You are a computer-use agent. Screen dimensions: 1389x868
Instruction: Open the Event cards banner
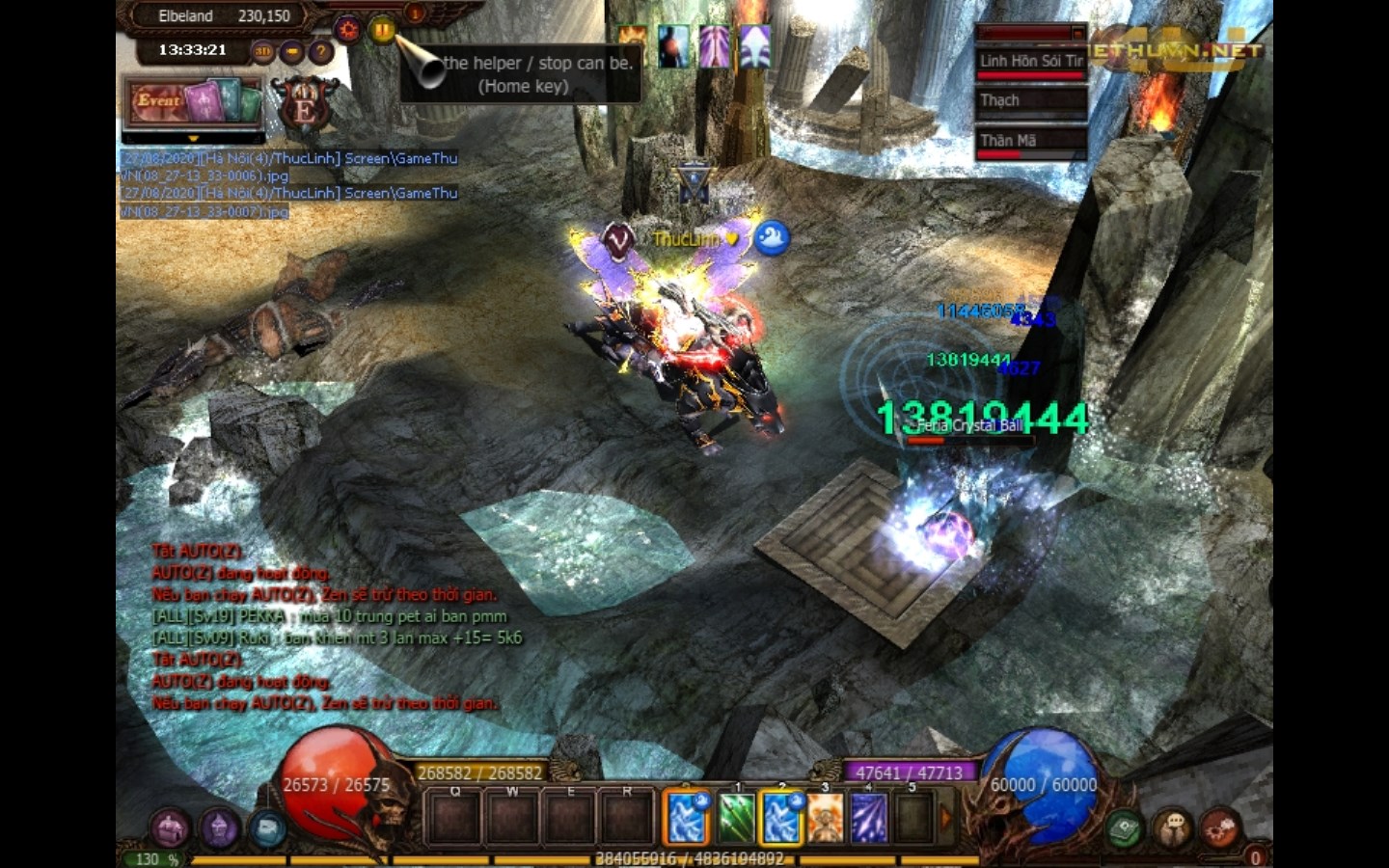(x=193, y=101)
